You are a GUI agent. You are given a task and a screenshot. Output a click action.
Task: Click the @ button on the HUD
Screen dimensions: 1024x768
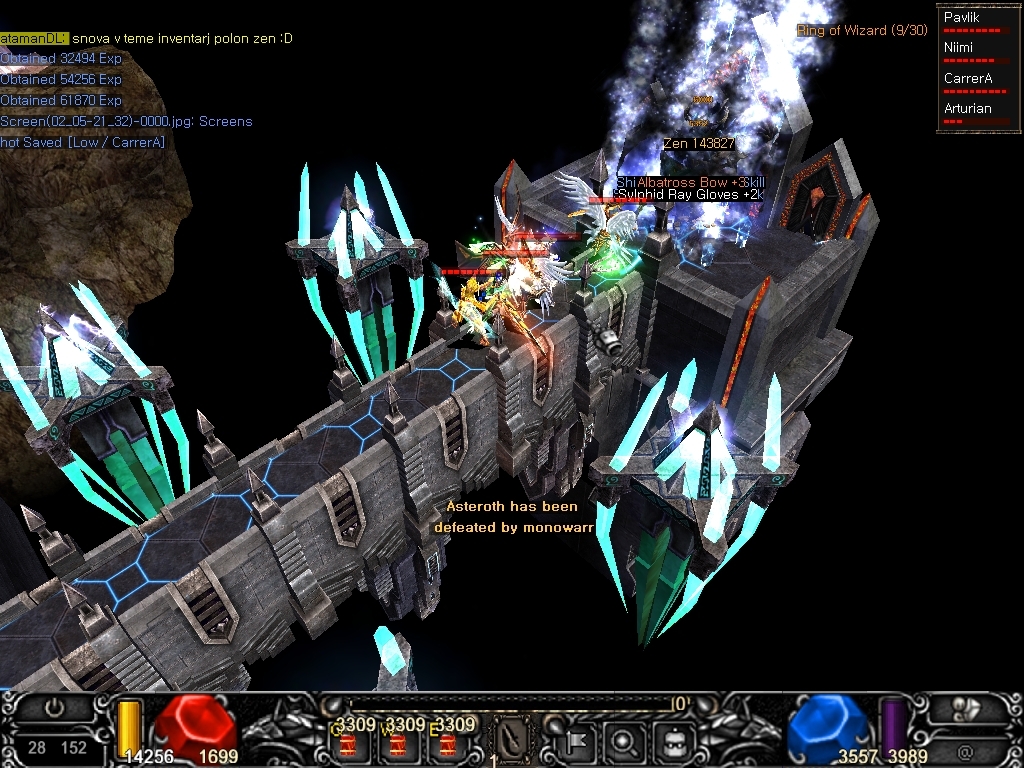(x=964, y=749)
